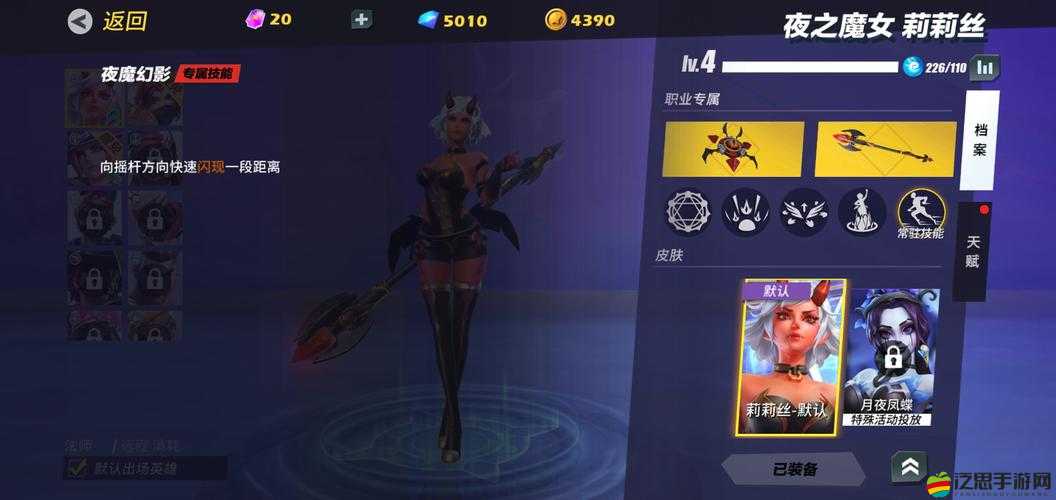Viewport: 1056px width, 500px height.
Task: Open the bar chart stats icon
Action: (985, 67)
